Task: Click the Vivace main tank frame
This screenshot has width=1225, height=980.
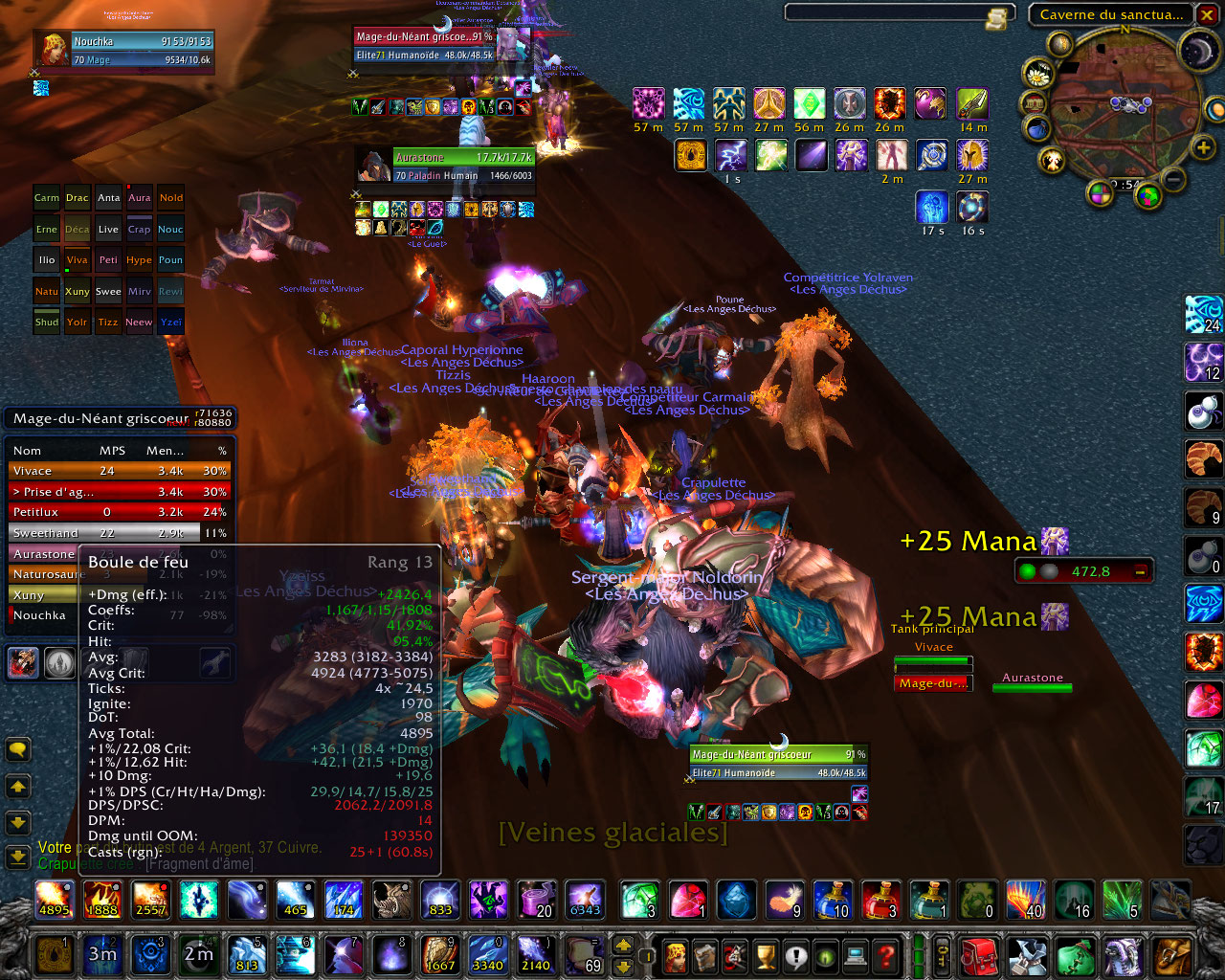Action: (x=933, y=662)
